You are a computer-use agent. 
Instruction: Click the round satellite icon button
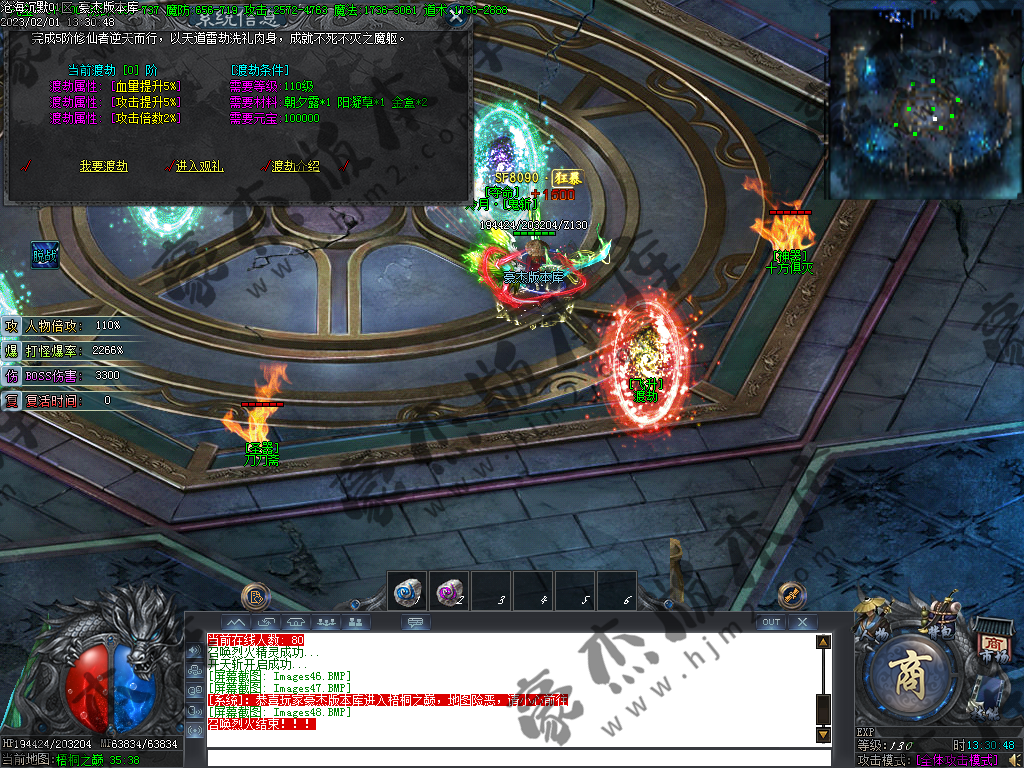pos(792,595)
